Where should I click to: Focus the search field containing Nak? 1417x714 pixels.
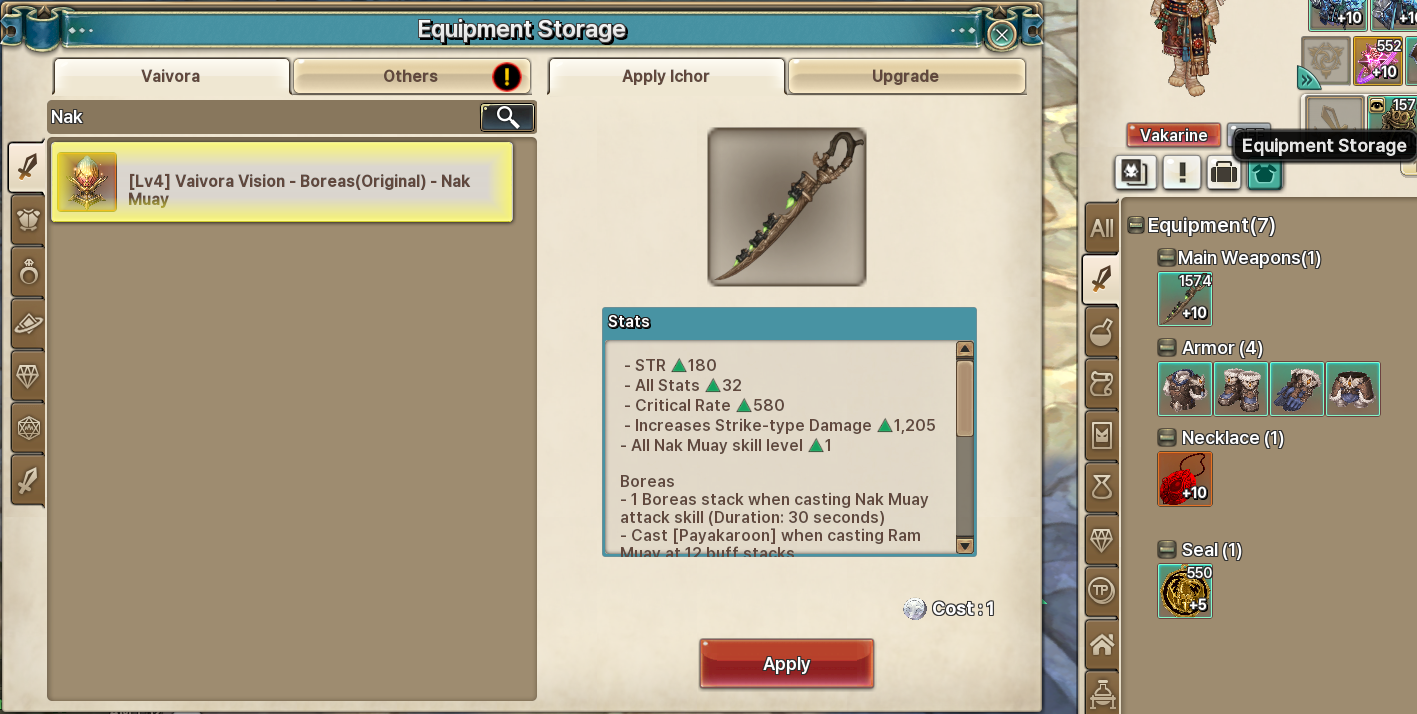(x=260, y=117)
